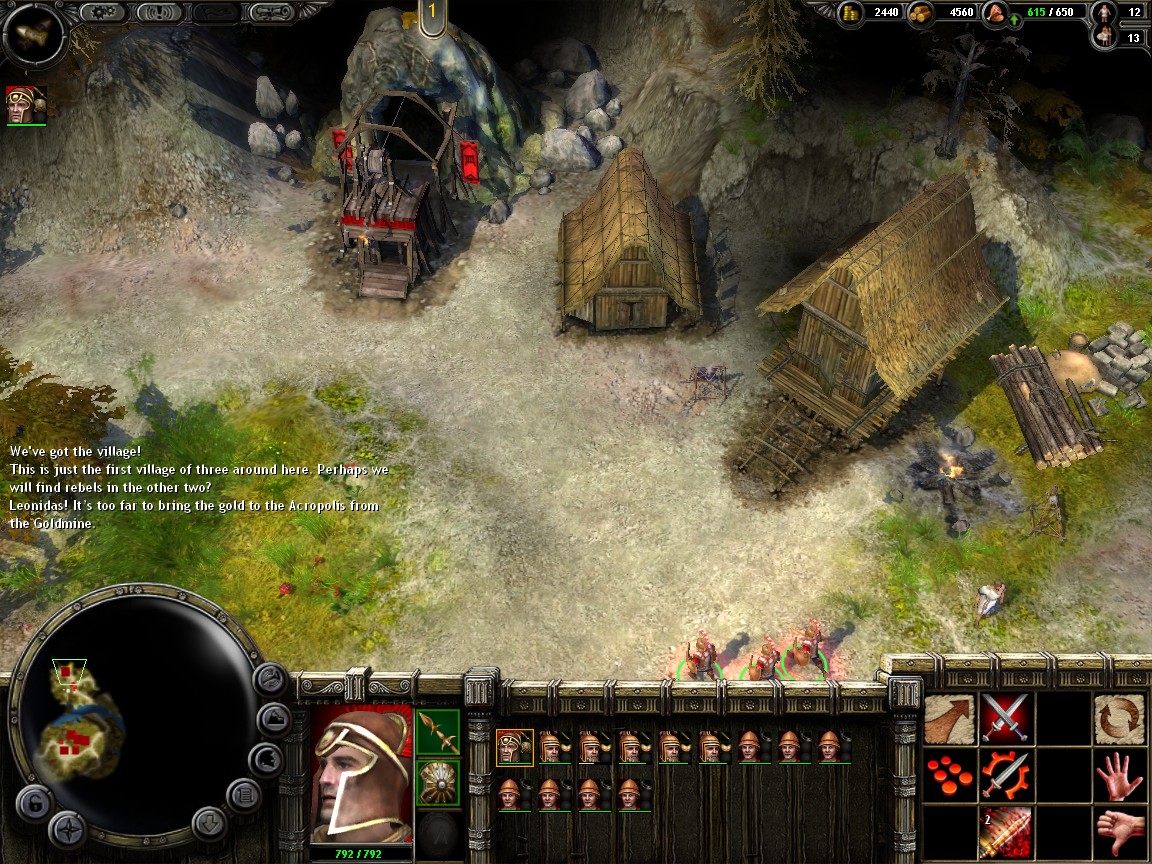Click the compass star button under the minimap
The image size is (1152, 864).
click(x=68, y=829)
